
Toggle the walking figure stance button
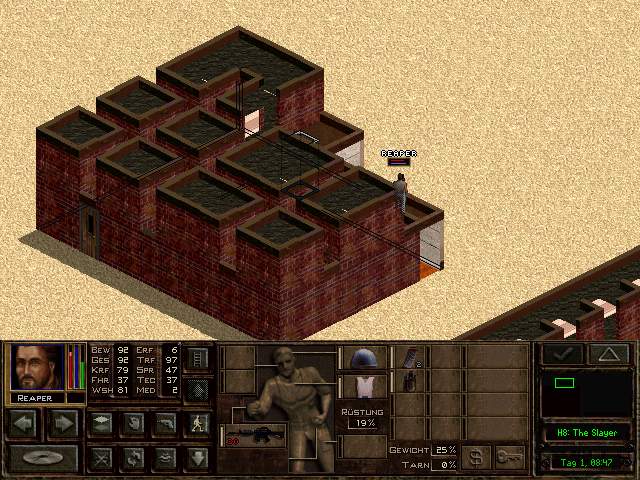(197, 423)
